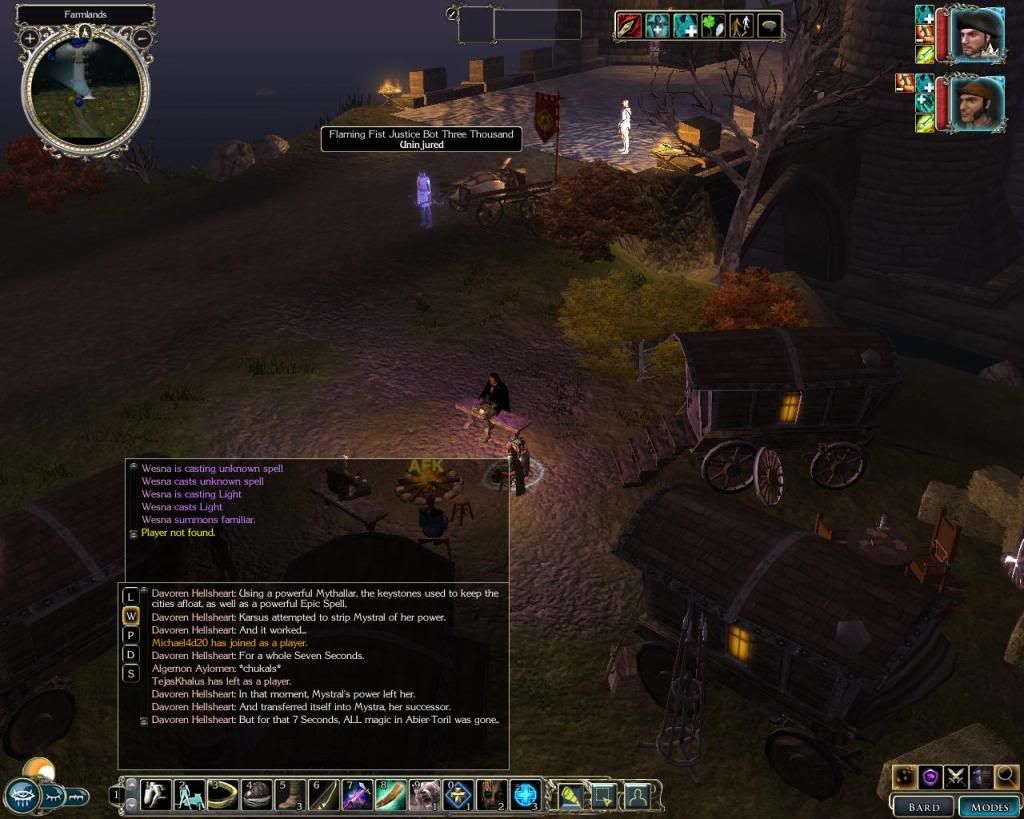
Task: Activate the purple wand hotbar slot
Action: [357, 795]
